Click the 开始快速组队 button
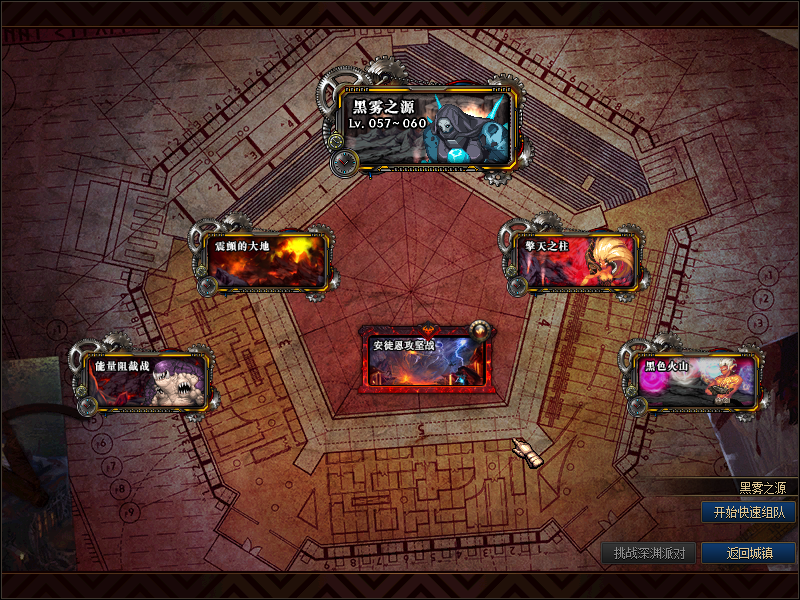The height and width of the screenshot is (600, 800). click(x=748, y=512)
